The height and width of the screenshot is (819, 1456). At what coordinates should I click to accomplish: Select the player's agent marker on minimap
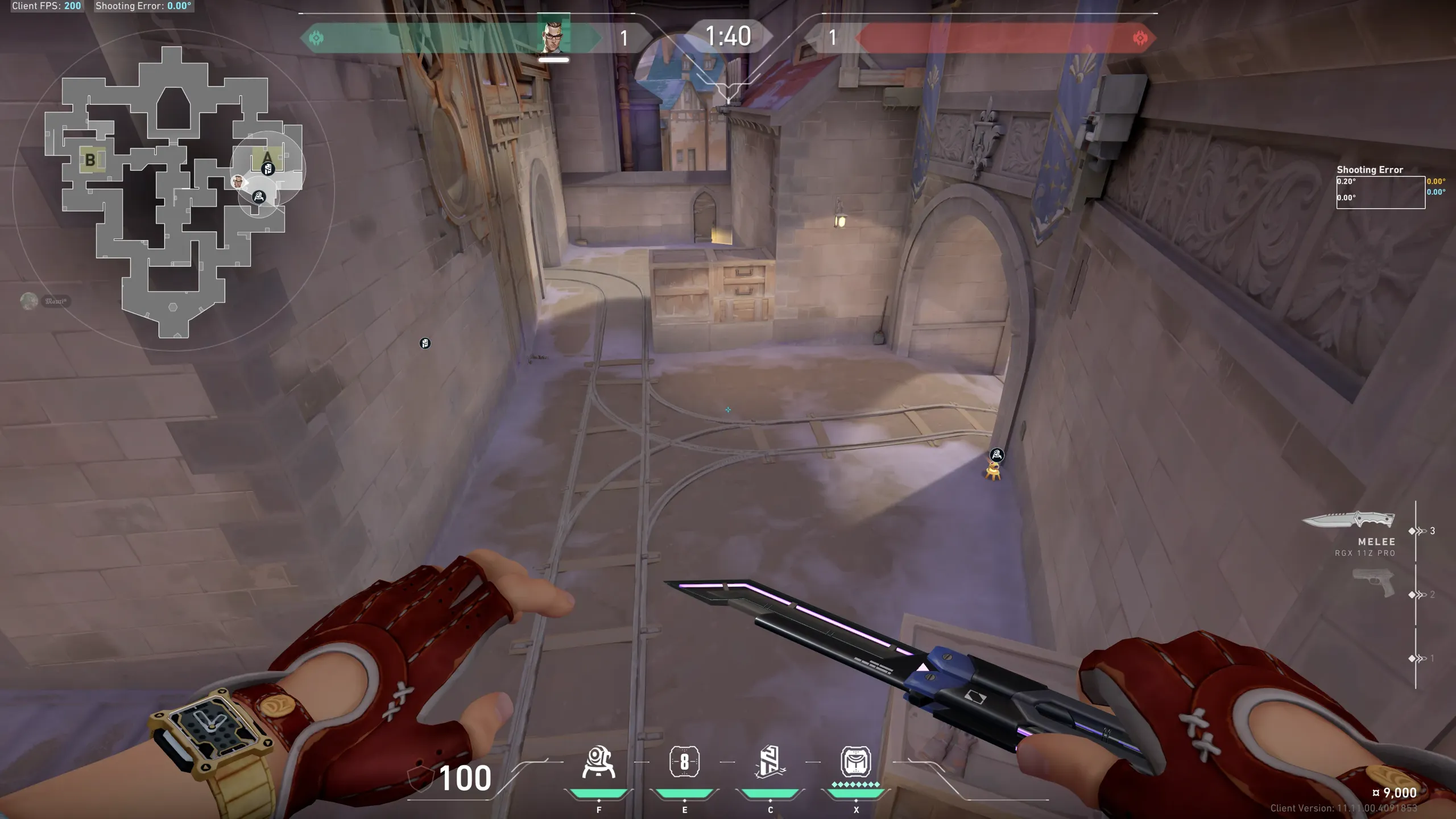coord(238,181)
